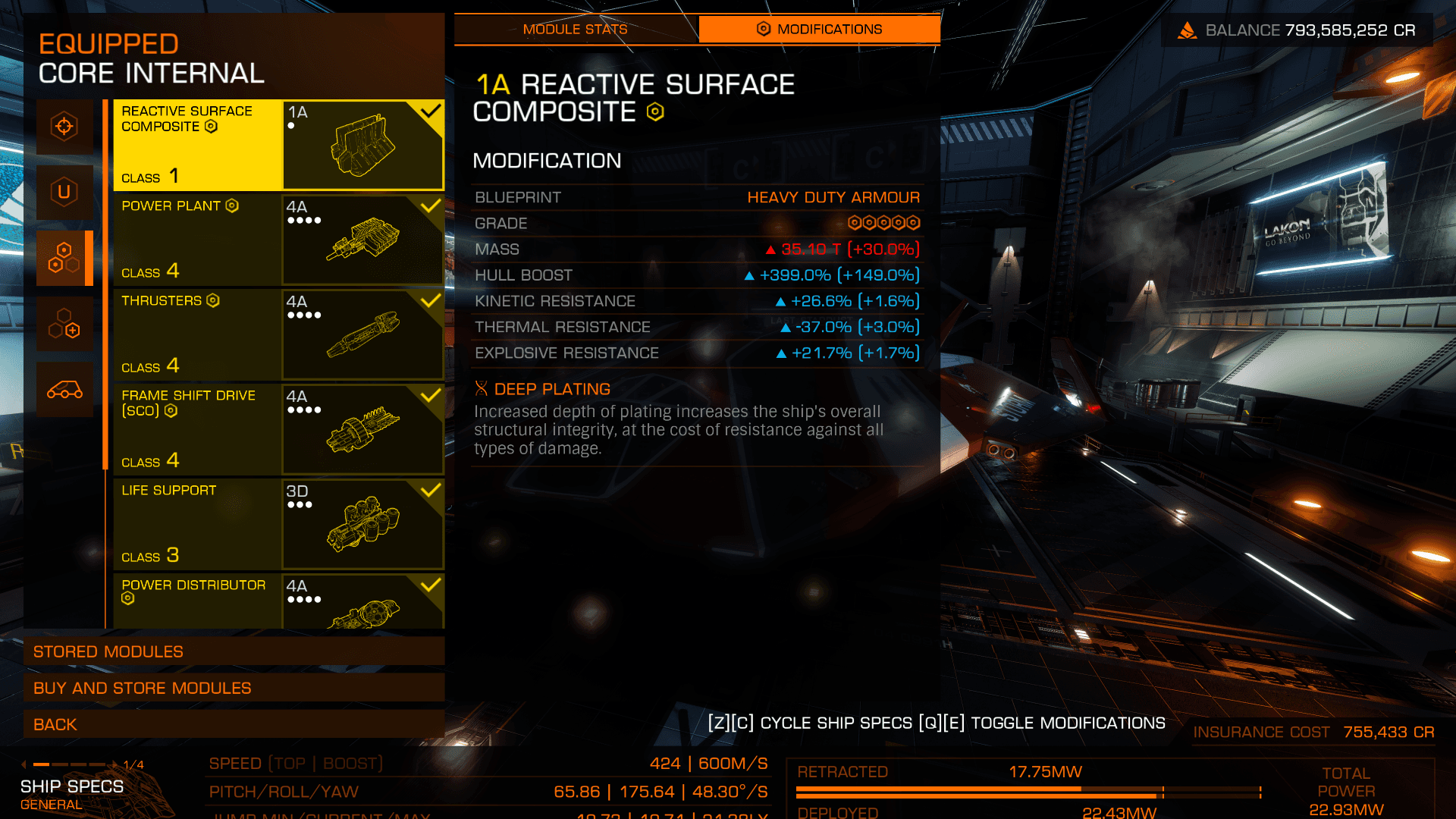Switch to the utility mounts 'U' category
Viewport: 1456px width, 819px height.
pos(64,192)
